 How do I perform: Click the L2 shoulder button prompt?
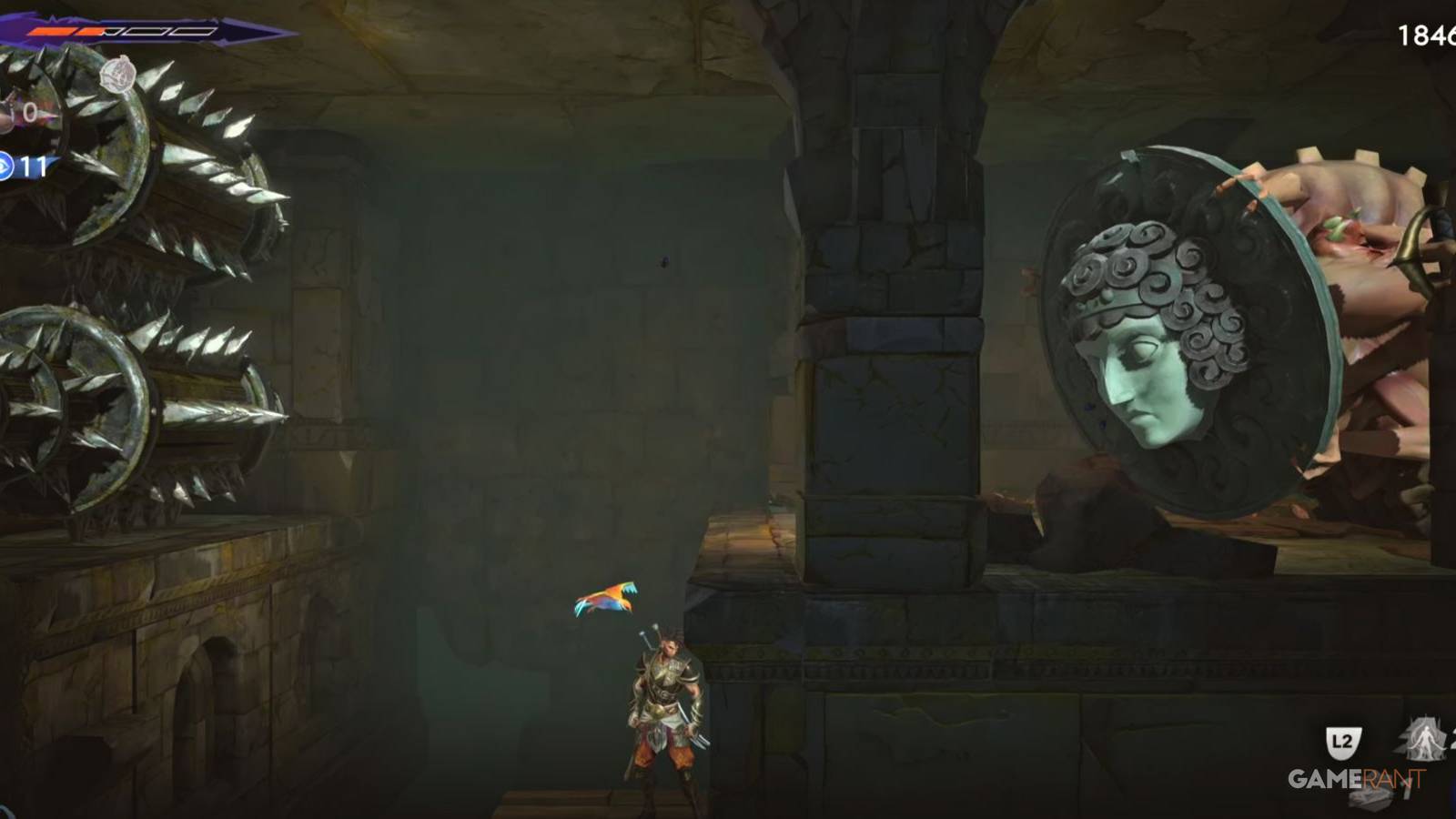click(1344, 742)
